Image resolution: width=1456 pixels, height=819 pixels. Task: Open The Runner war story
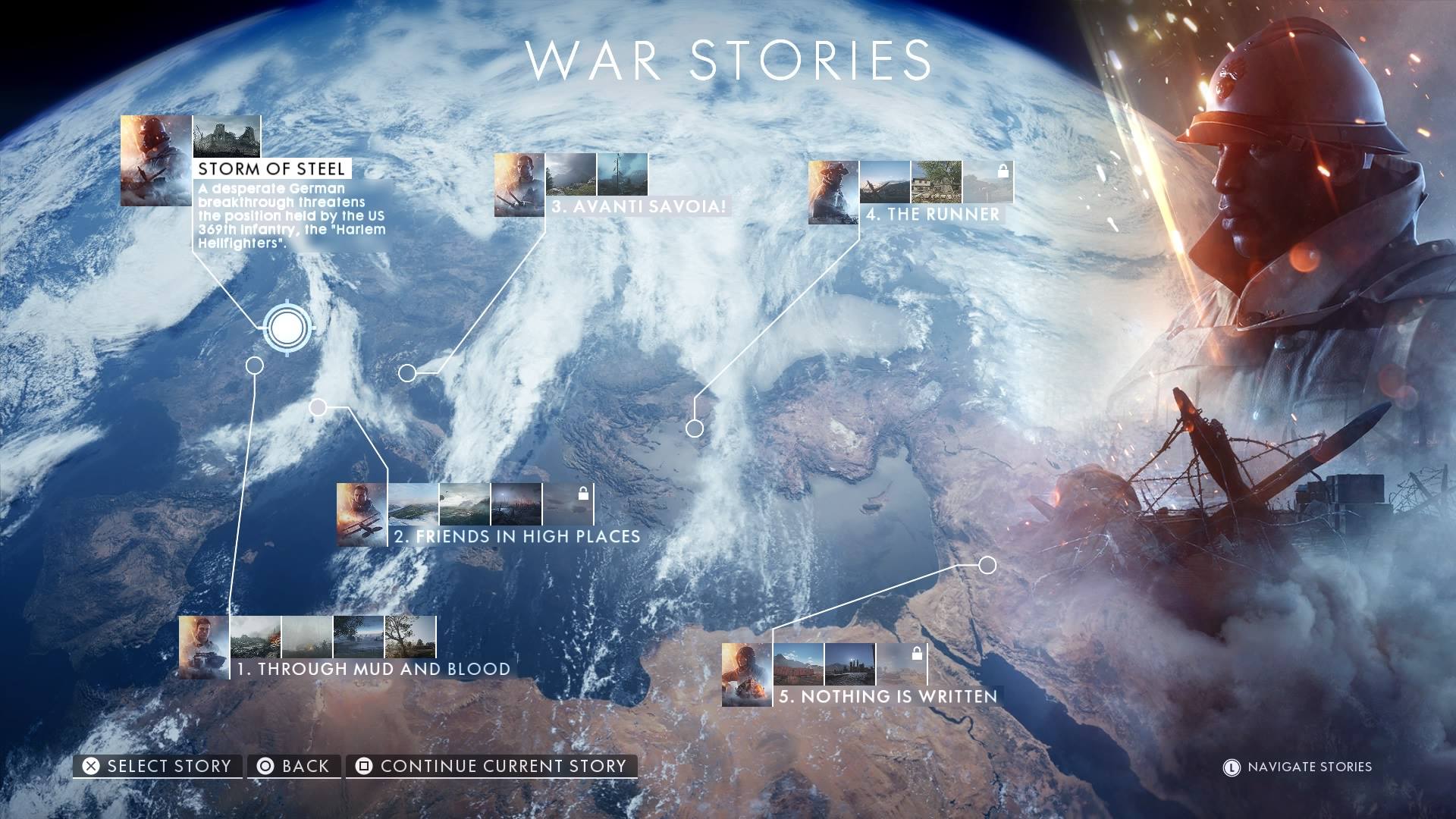tap(932, 214)
